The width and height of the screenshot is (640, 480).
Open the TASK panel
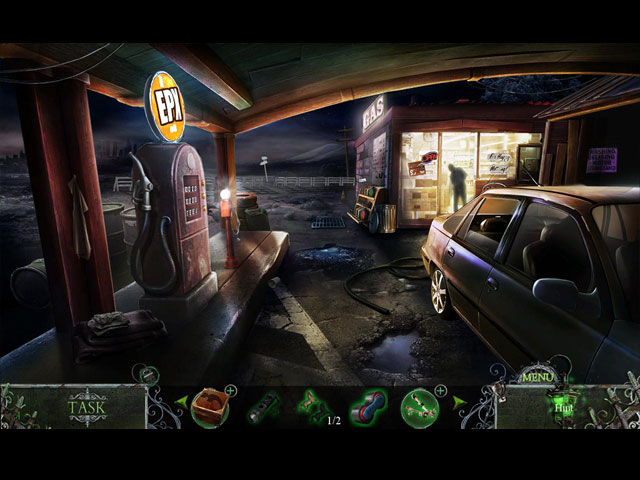point(87,407)
